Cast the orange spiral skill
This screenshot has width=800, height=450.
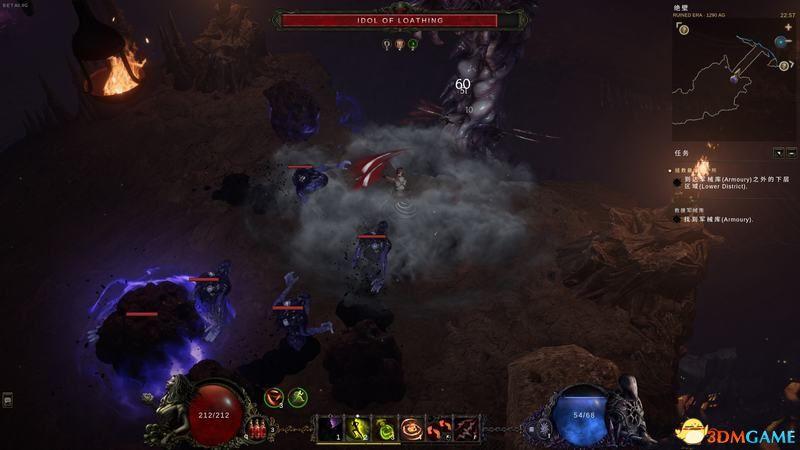click(x=413, y=428)
